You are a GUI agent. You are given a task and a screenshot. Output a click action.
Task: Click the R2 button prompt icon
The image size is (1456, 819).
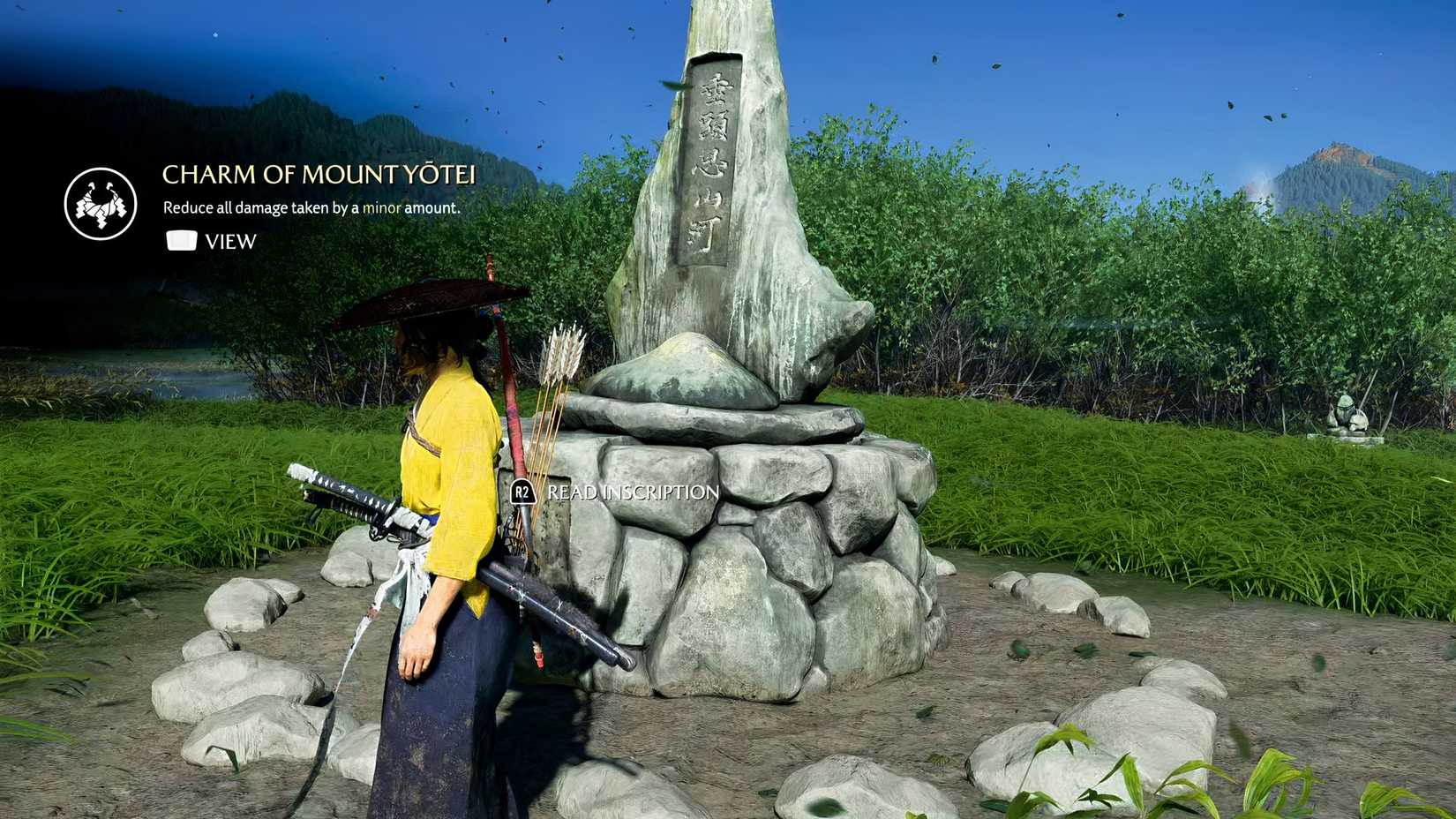[x=522, y=493]
